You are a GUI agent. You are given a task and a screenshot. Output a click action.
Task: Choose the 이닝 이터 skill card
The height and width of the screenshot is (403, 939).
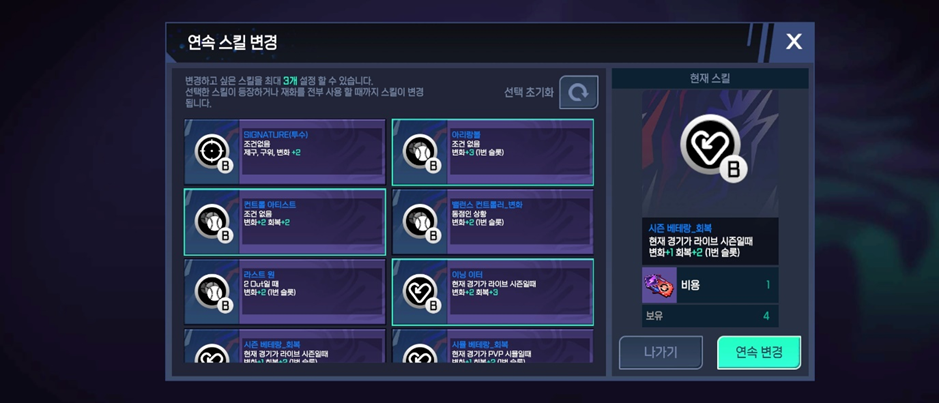(x=493, y=292)
